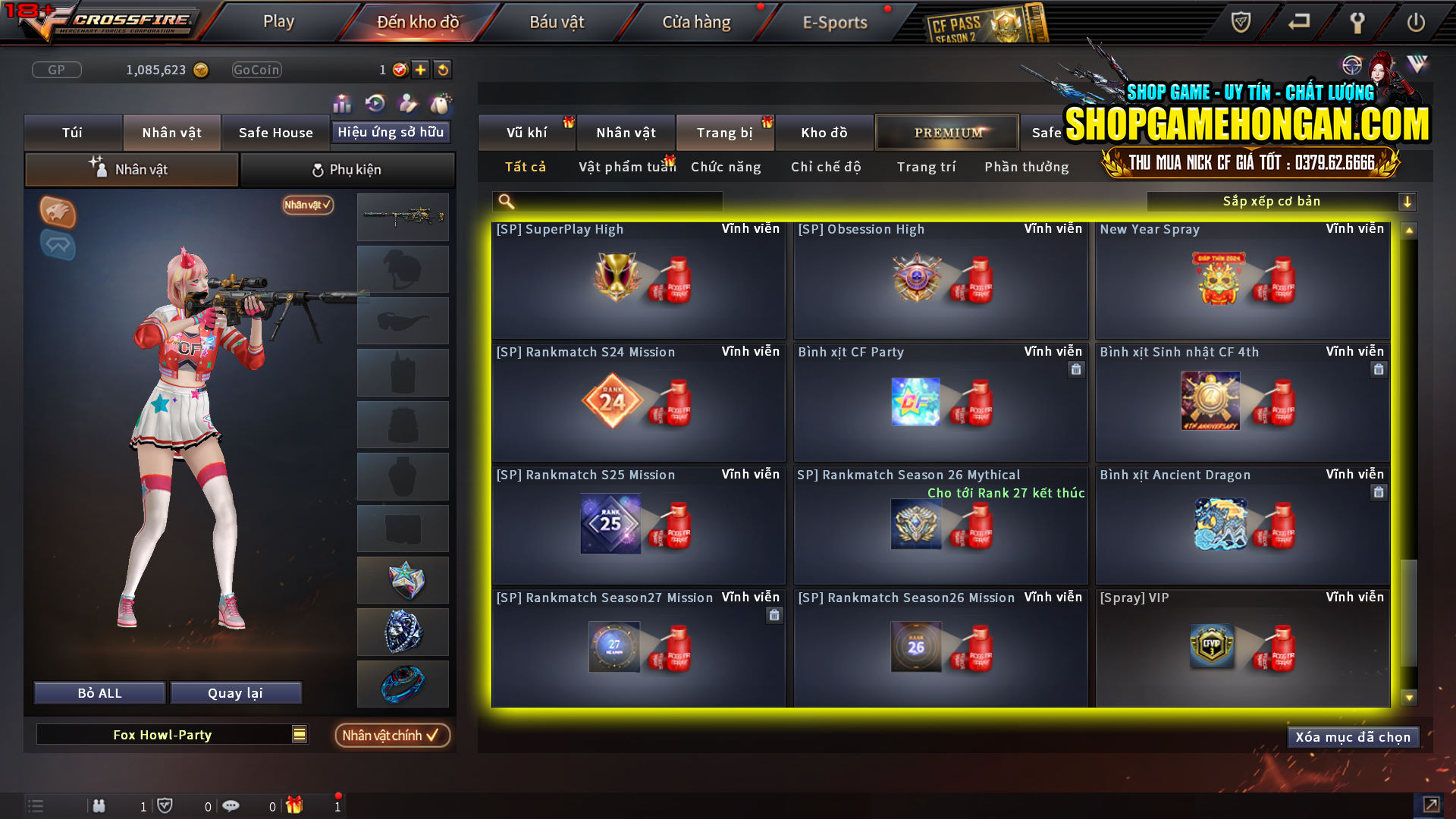Select the Bình xịt Ancient Dragon spray thumbnail
Screen dimensions: 1456x819
1223,523
